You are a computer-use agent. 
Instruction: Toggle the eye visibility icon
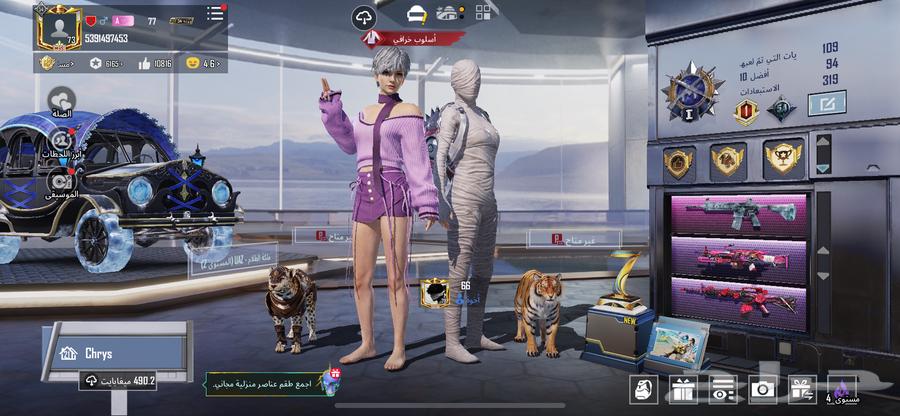(722, 388)
